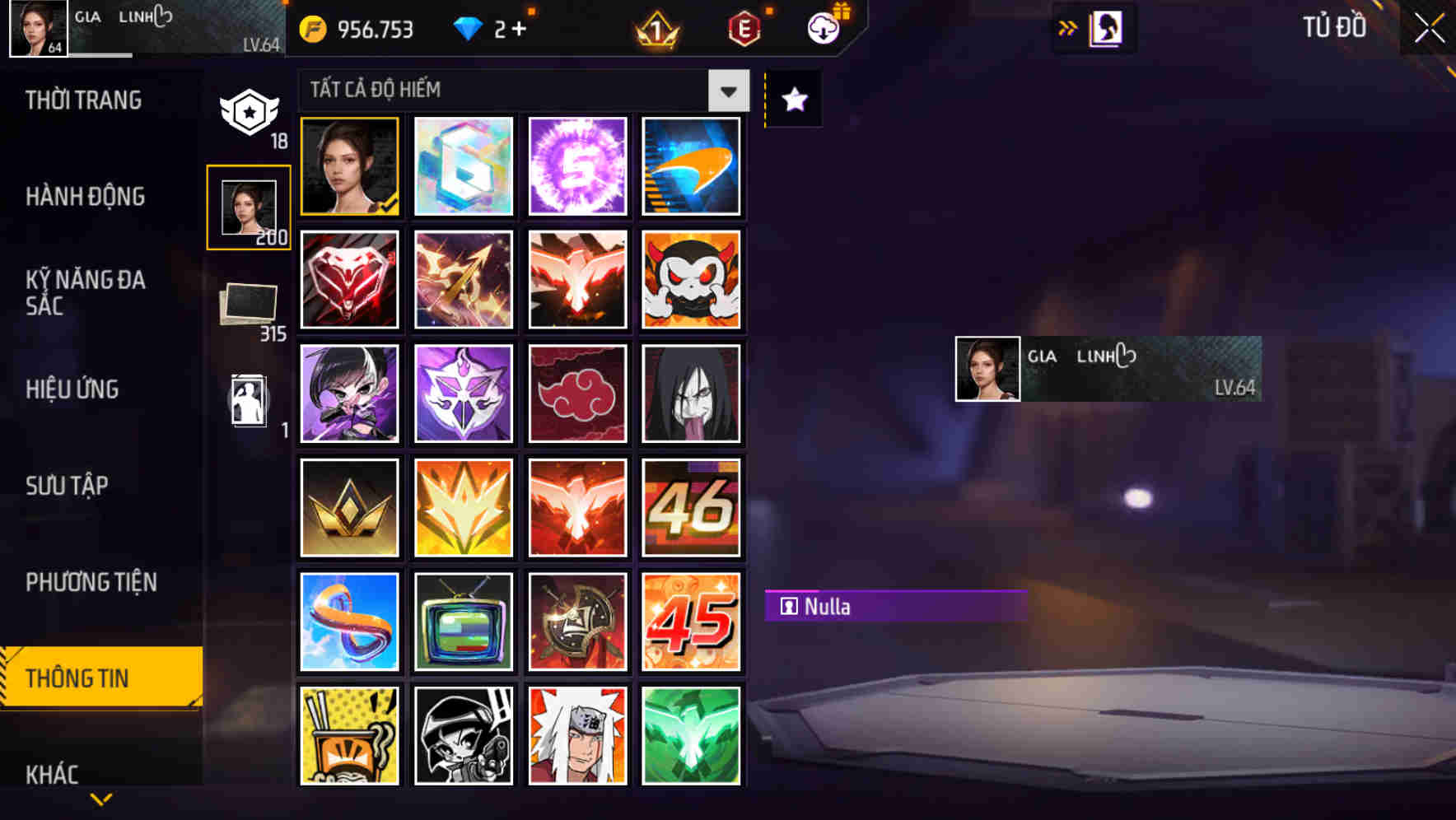
Task: Click the cloud download gift icon
Action: tap(824, 27)
